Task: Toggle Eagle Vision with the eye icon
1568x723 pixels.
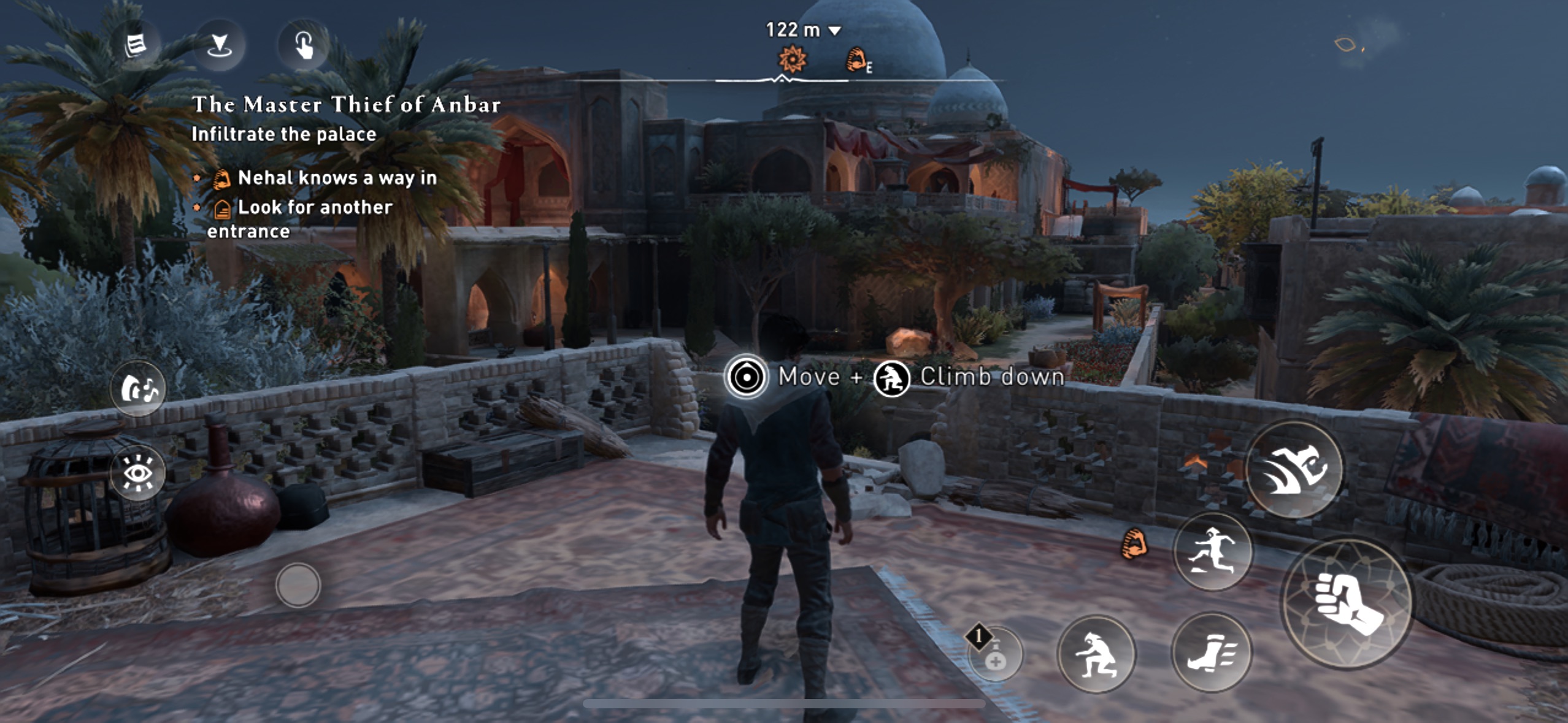Action: pyautogui.click(x=138, y=473)
